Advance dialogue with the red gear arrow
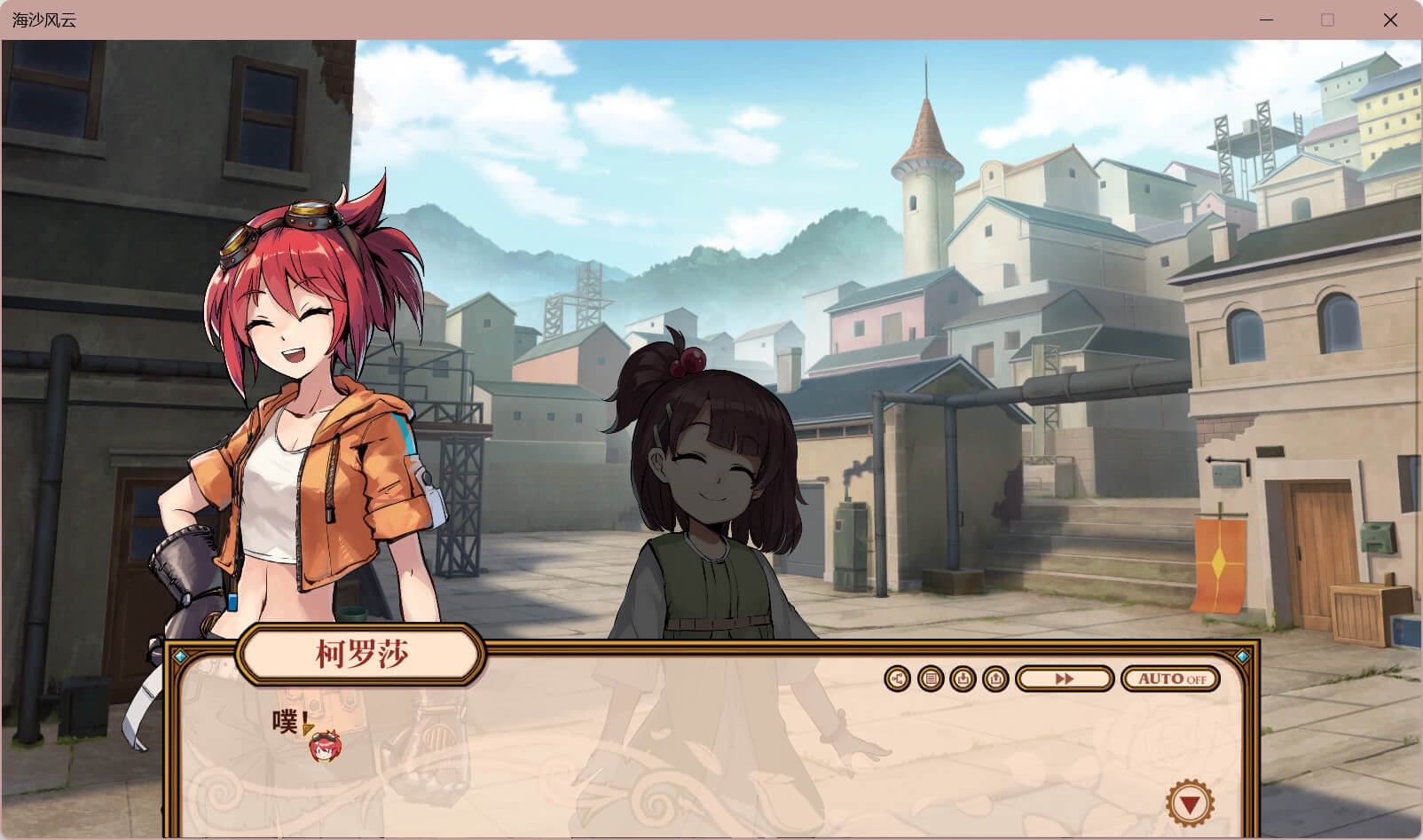 click(1190, 805)
